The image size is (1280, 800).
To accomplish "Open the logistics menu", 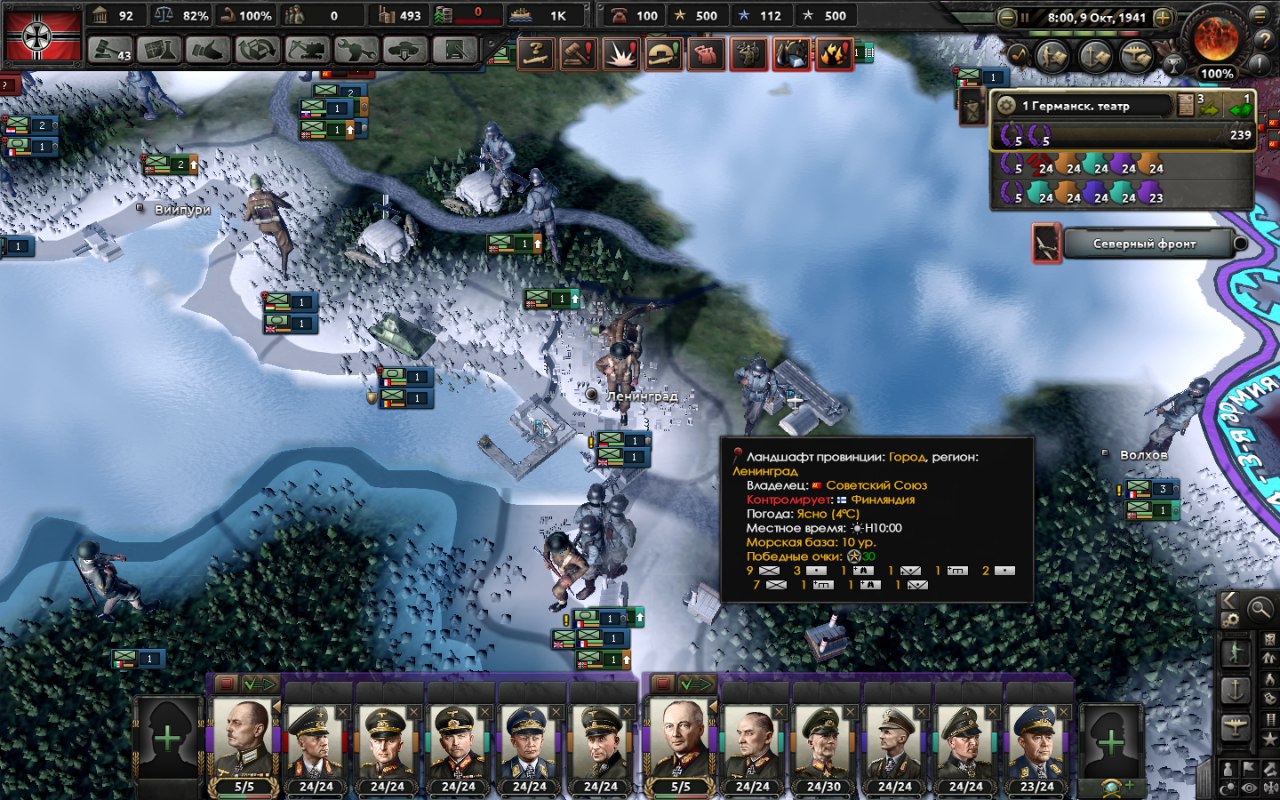I will pos(456,49).
